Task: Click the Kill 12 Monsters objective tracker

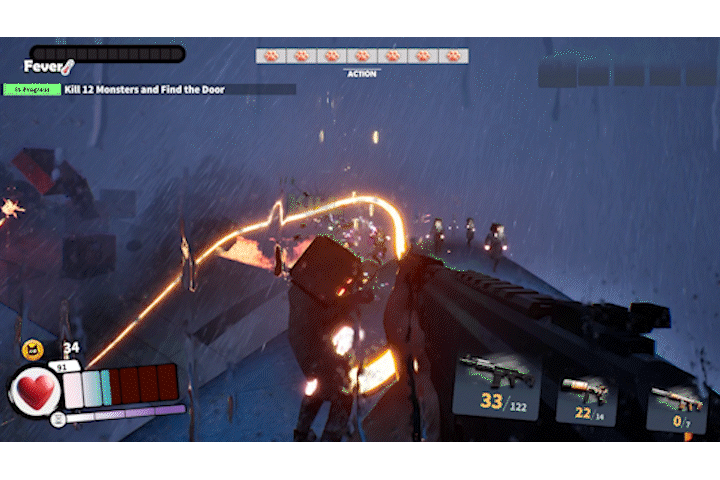Action: pyautogui.click(x=145, y=90)
